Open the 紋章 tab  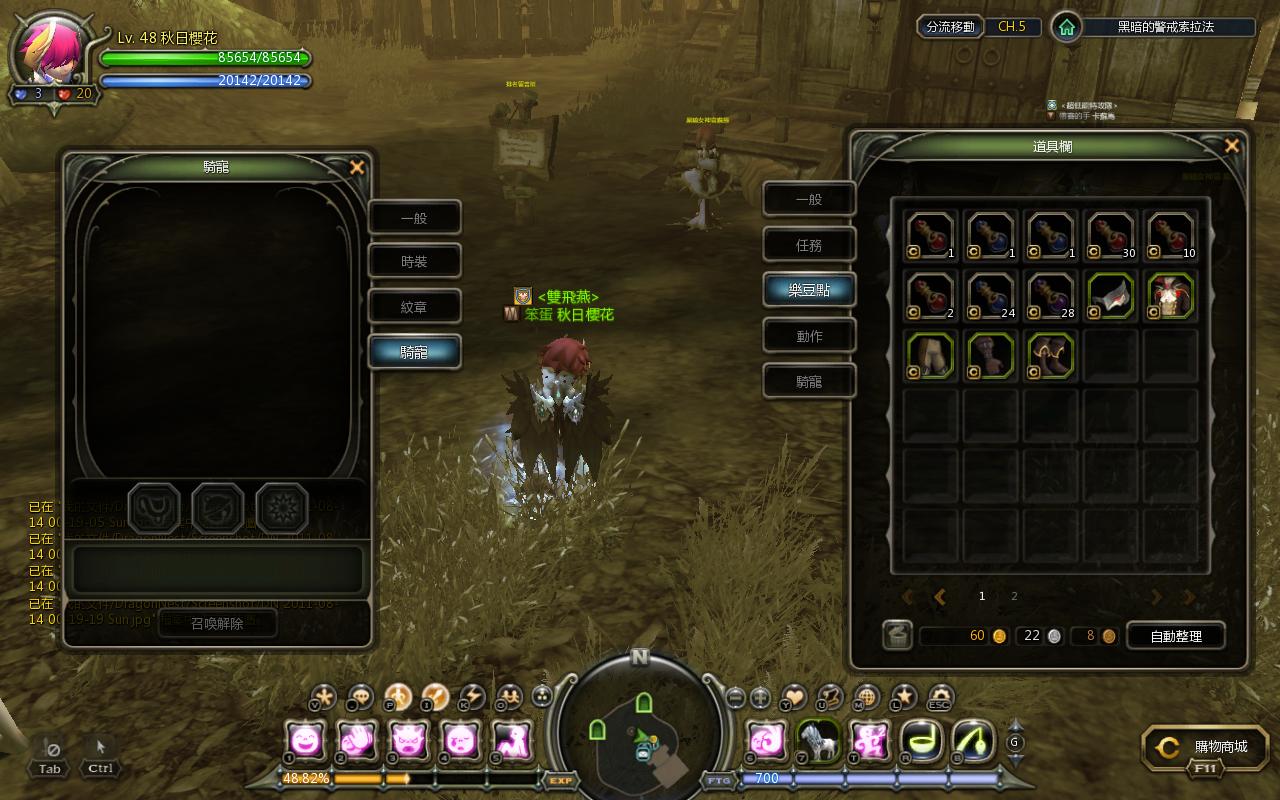(x=414, y=307)
